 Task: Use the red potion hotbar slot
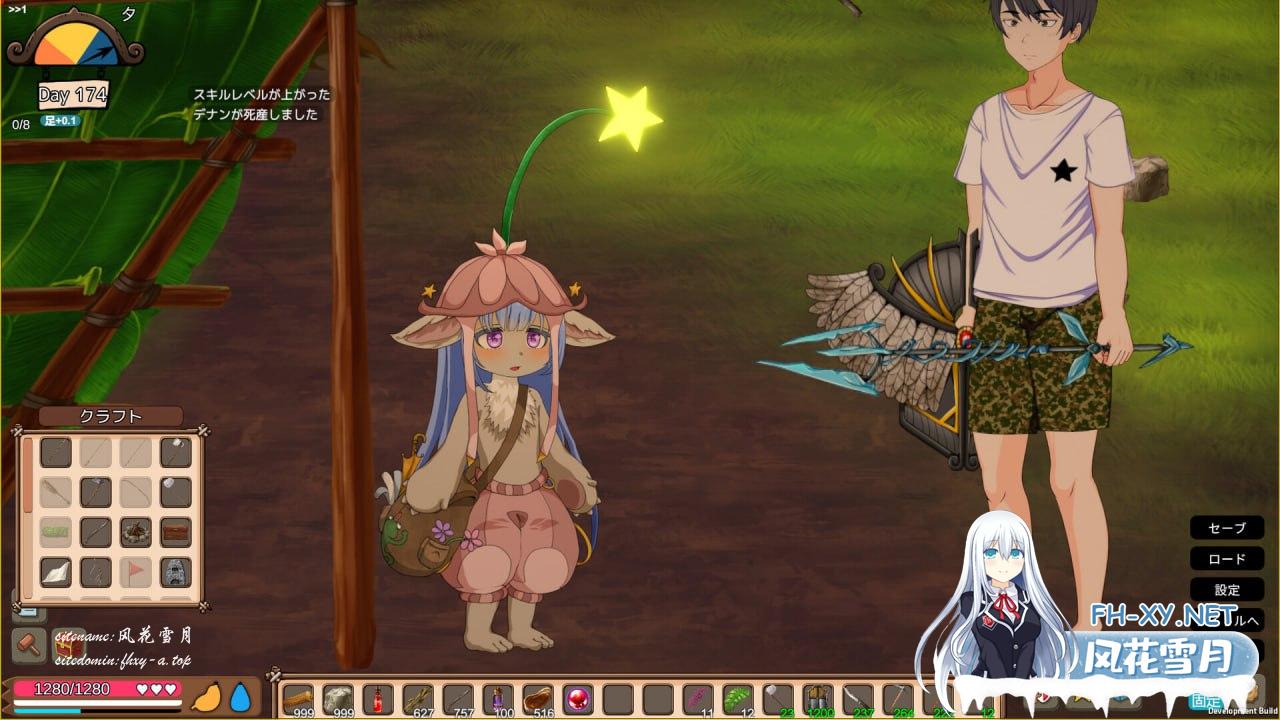point(378,699)
